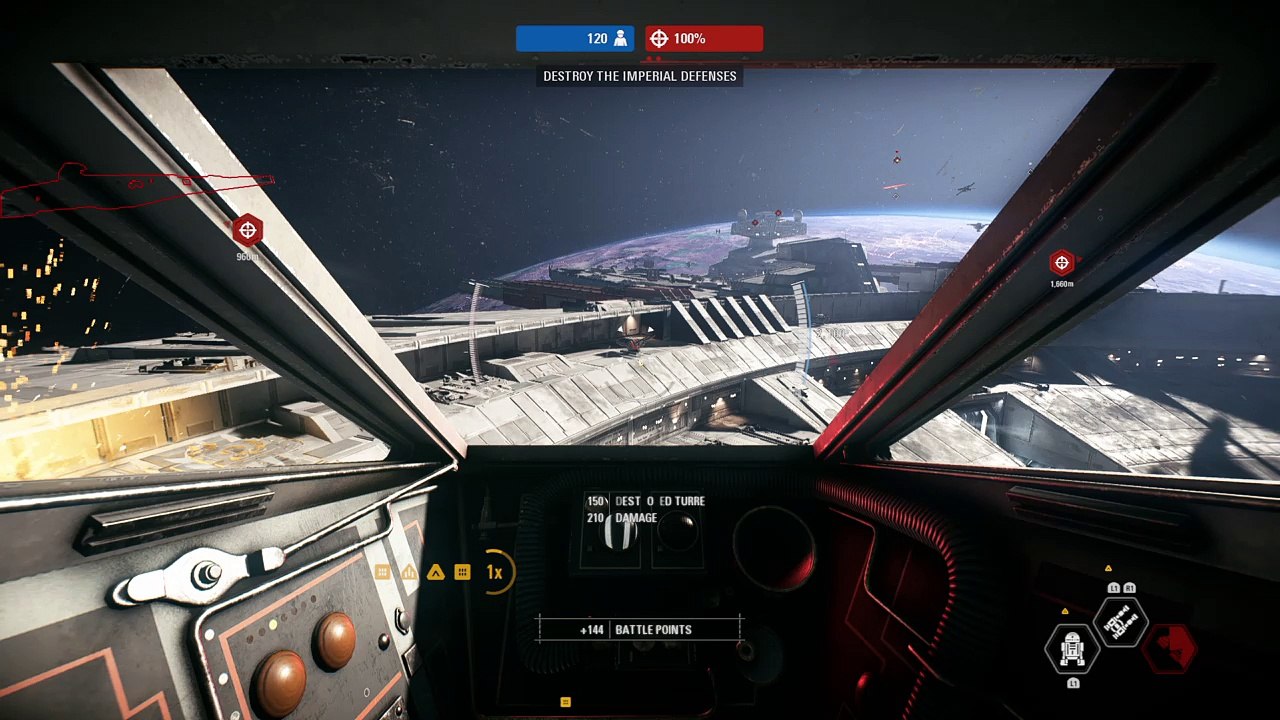This screenshot has height=720, width=1280.
Task: Trigger the middle hexagon starfighter ability
Action: click(x=1120, y=623)
